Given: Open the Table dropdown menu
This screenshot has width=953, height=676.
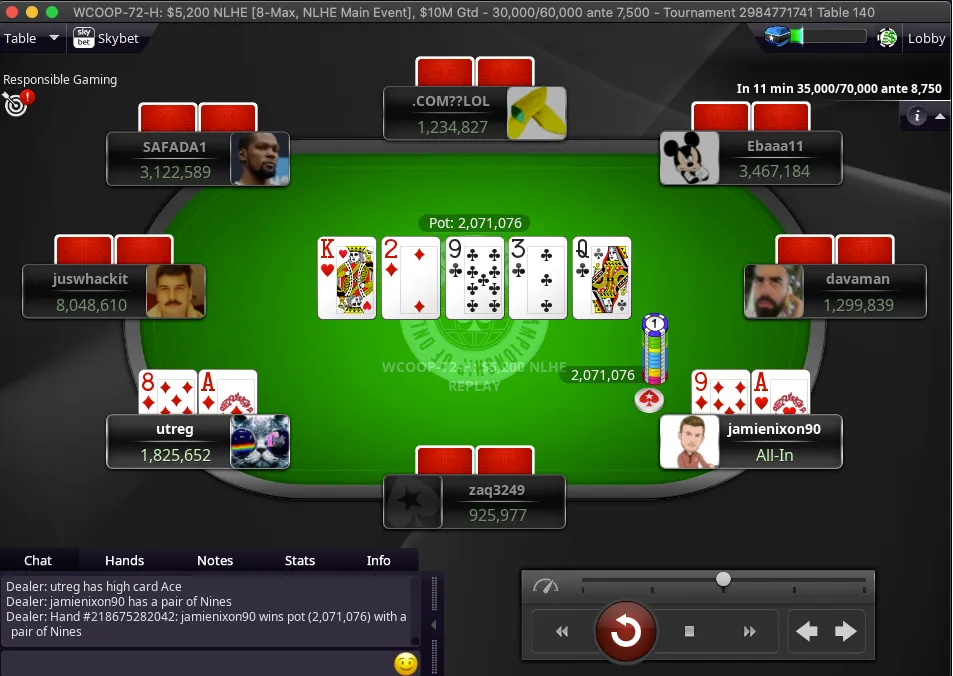Looking at the screenshot, I should coord(32,39).
